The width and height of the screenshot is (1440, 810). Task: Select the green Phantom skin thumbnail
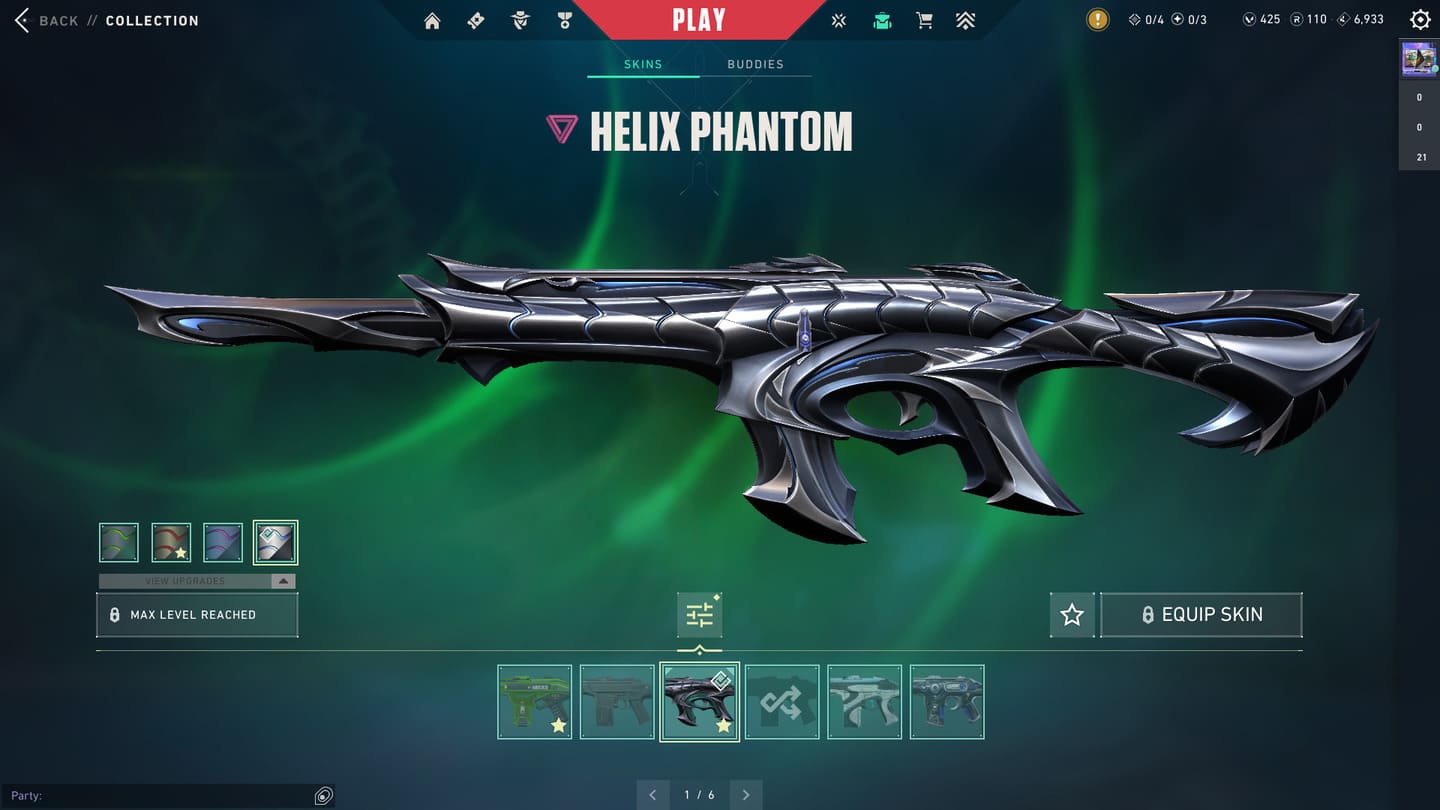pos(535,702)
